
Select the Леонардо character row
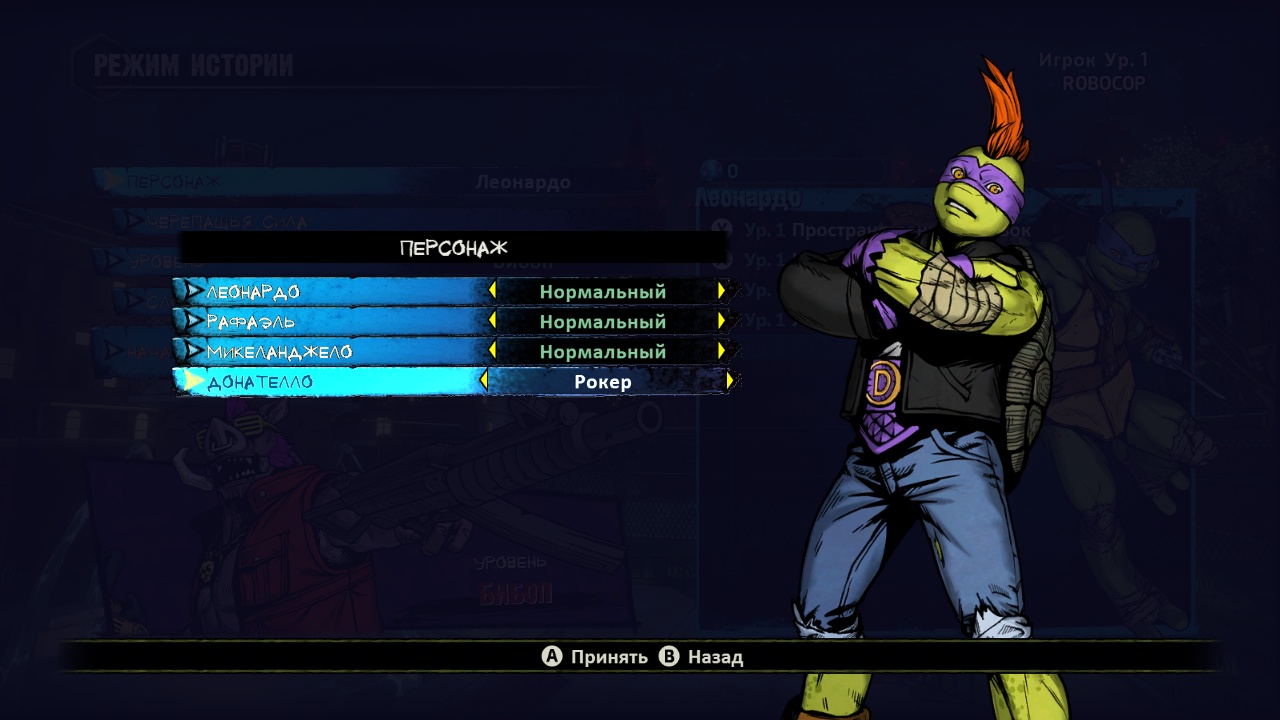(x=253, y=292)
